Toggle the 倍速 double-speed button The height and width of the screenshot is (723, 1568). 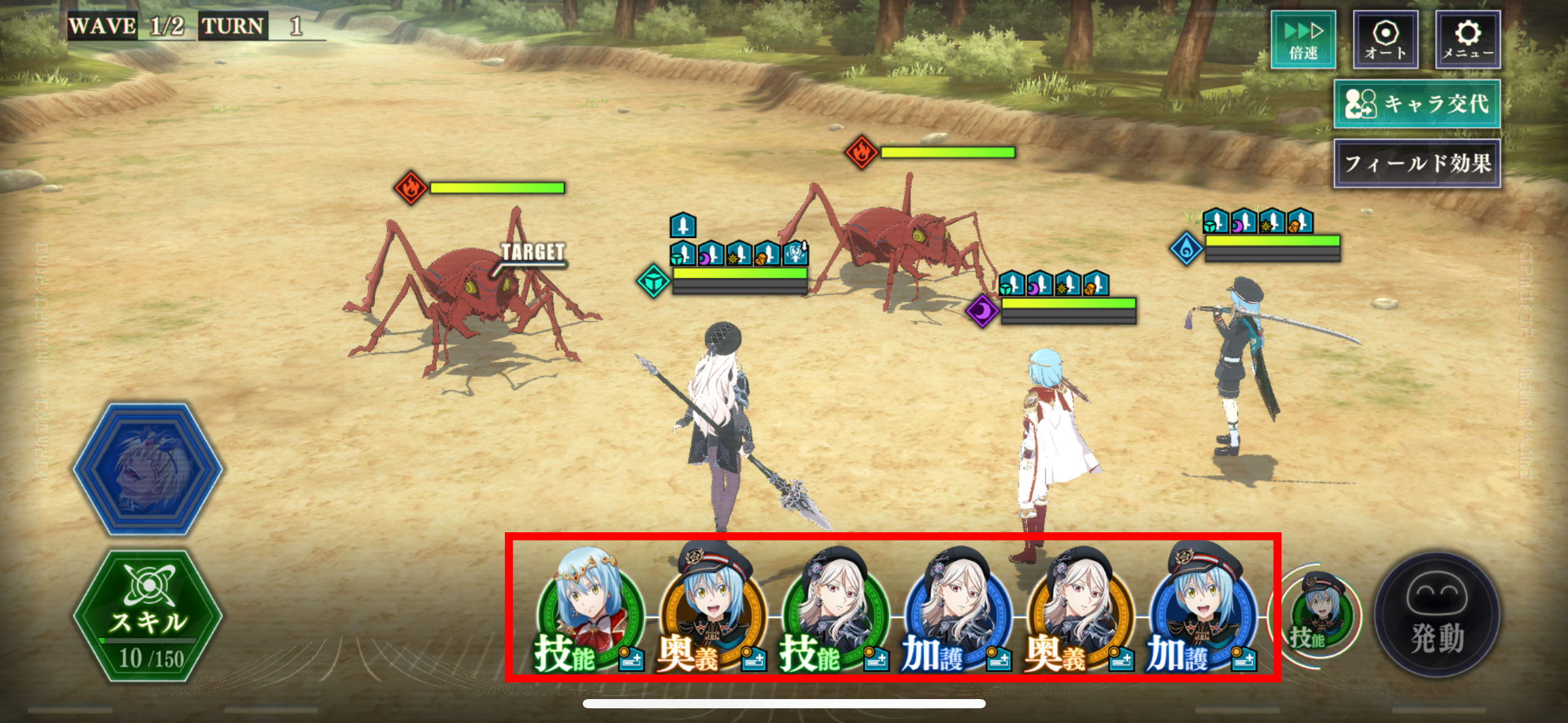[x=1303, y=39]
